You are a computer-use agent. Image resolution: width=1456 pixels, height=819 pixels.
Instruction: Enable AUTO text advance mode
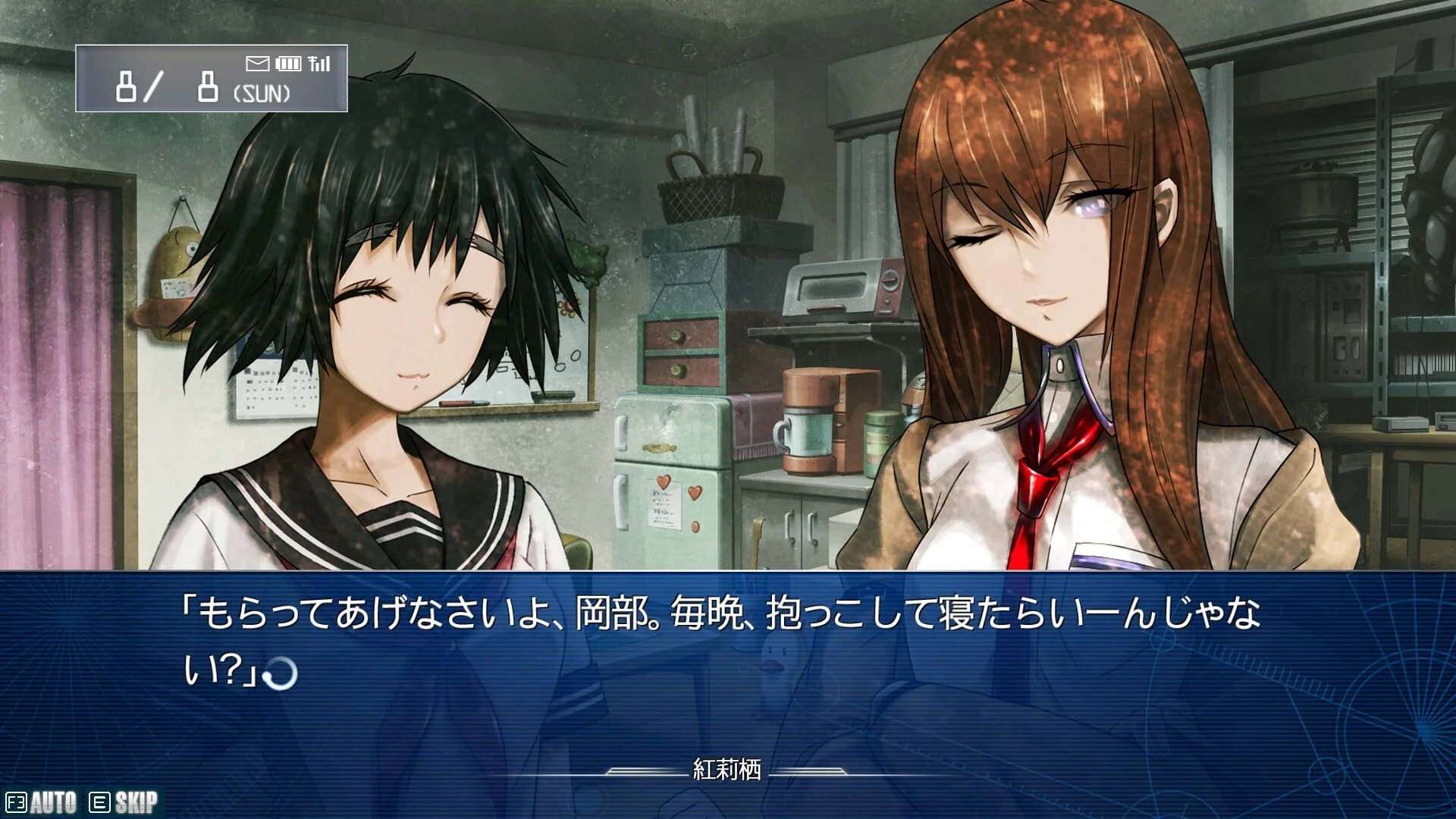point(42,802)
